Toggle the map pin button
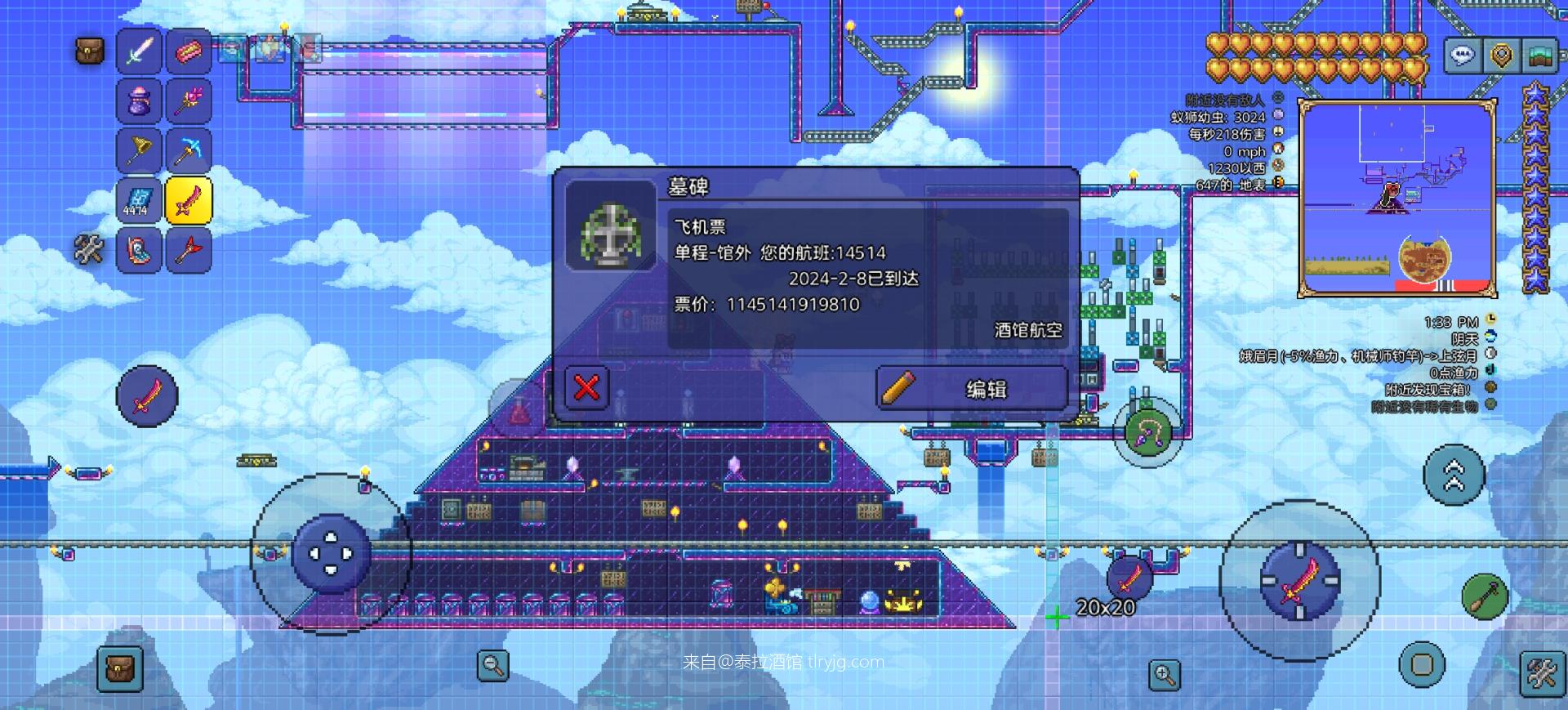Screen dimensions: 1568x710 click(x=1501, y=56)
